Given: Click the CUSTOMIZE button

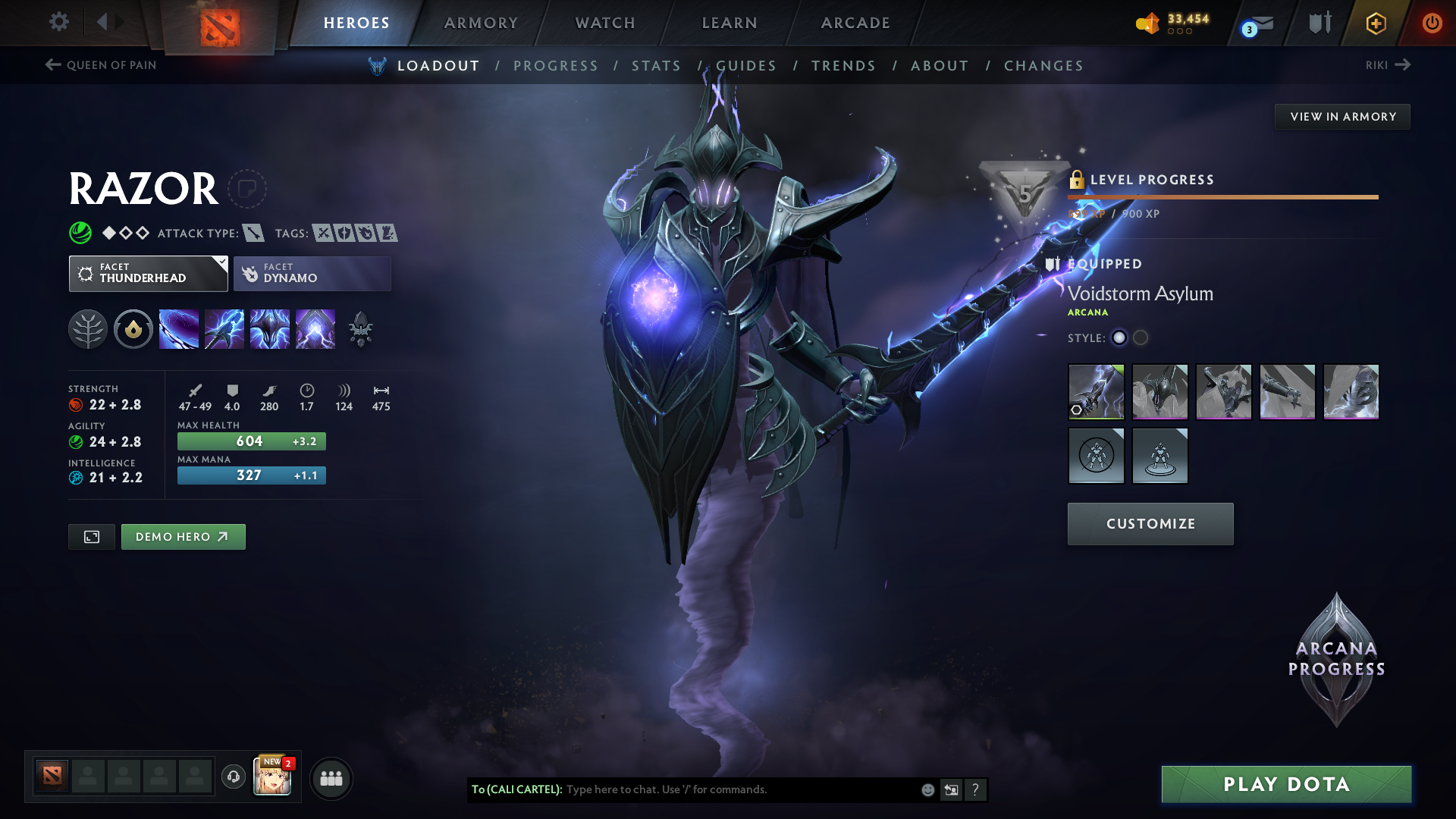Looking at the screenshot, I should point(1150,523).
